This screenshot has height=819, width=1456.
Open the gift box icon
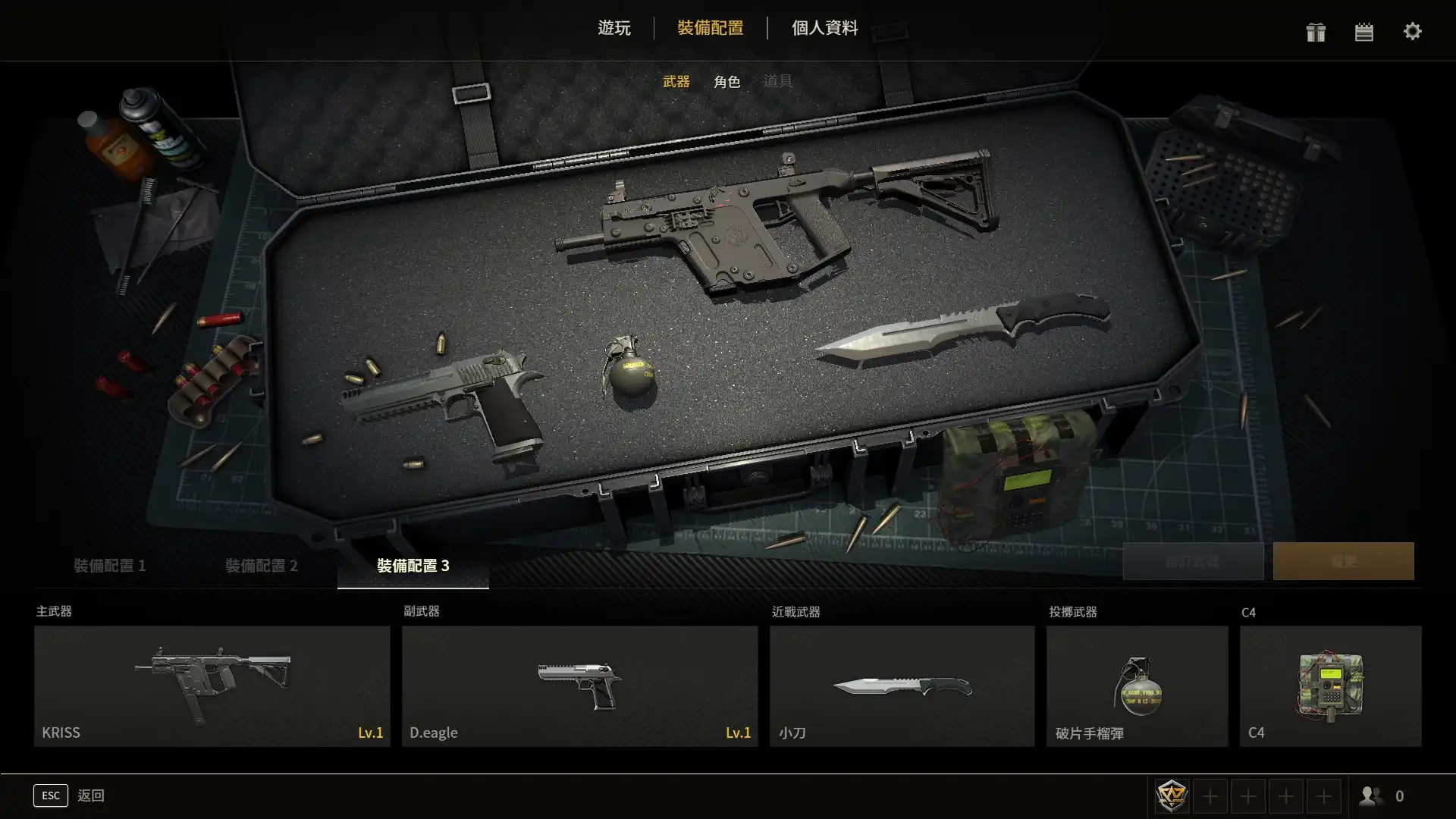point(1316,32)
